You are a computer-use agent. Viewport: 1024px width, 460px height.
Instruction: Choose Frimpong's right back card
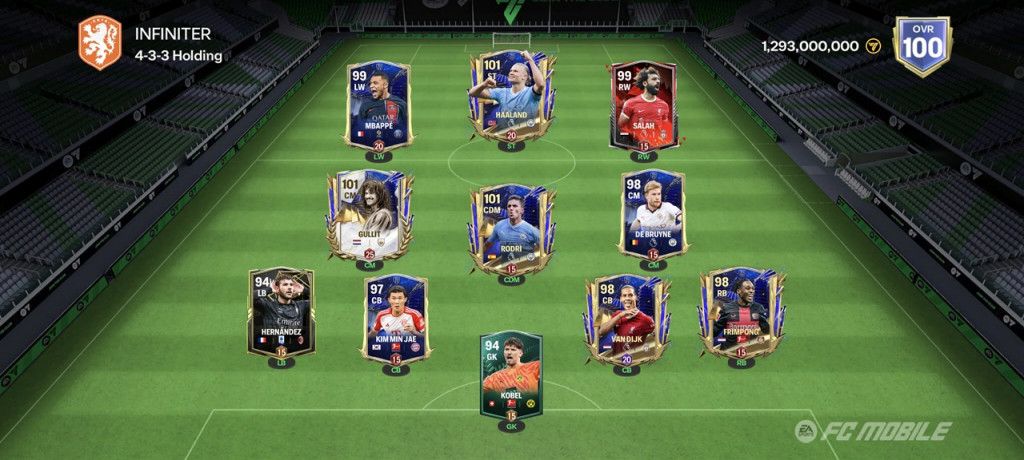(741, 313)
